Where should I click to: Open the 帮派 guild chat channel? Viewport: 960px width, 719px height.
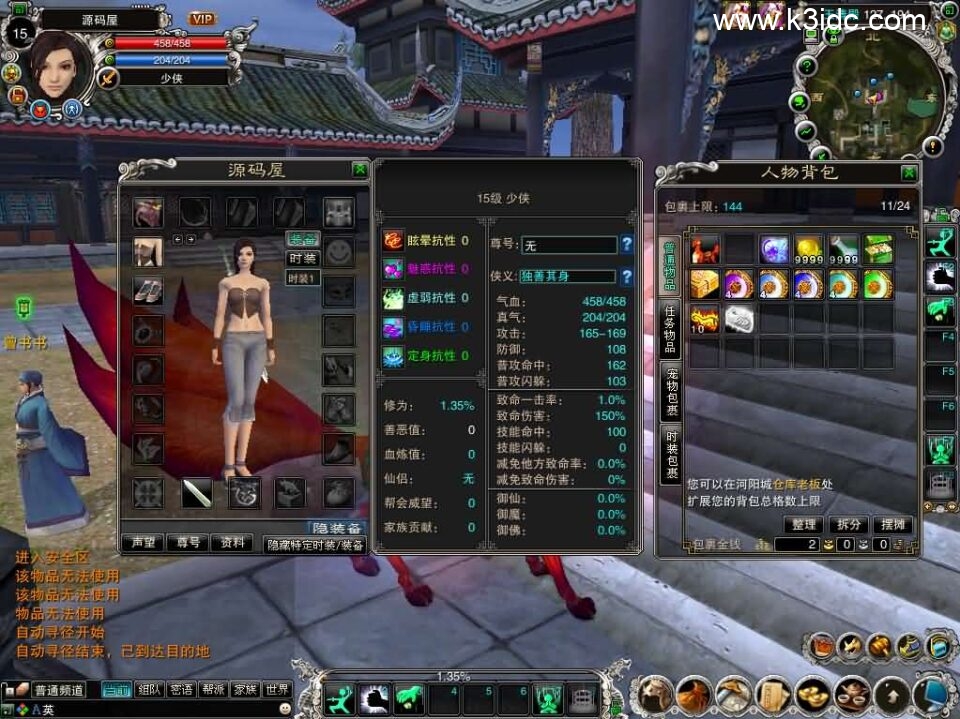coord(212,690)
